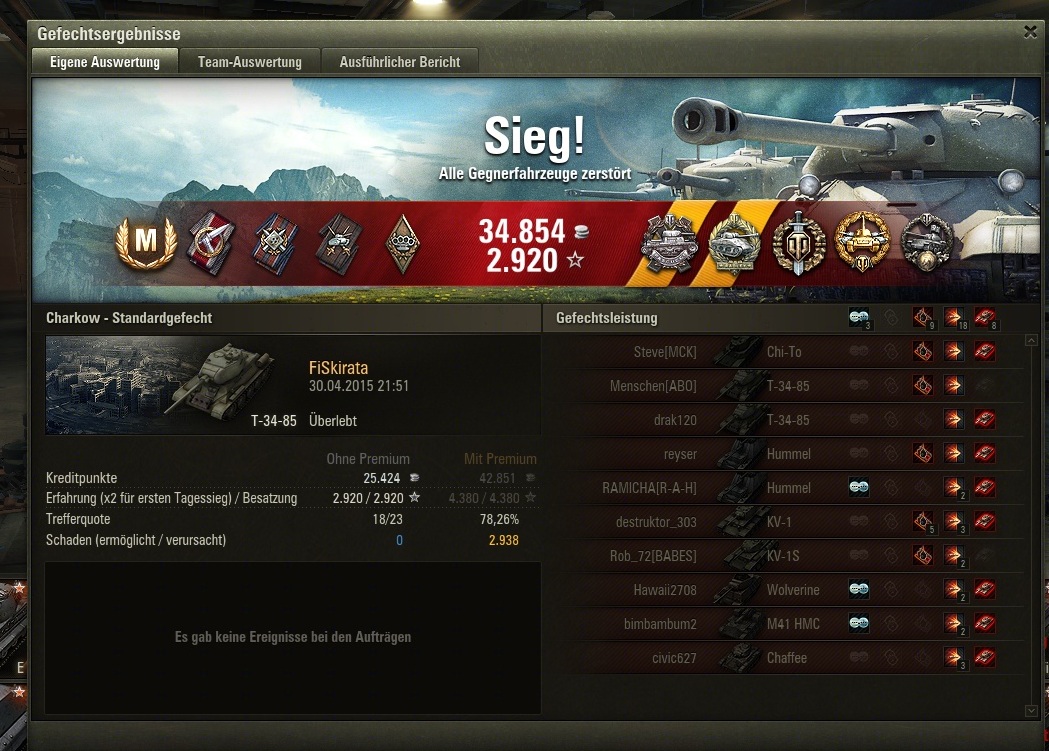The height and width of the screenshot is (751, 1049).
Task: Switch to the Team-Auswertung tab
Action: (x=249, y=62)
